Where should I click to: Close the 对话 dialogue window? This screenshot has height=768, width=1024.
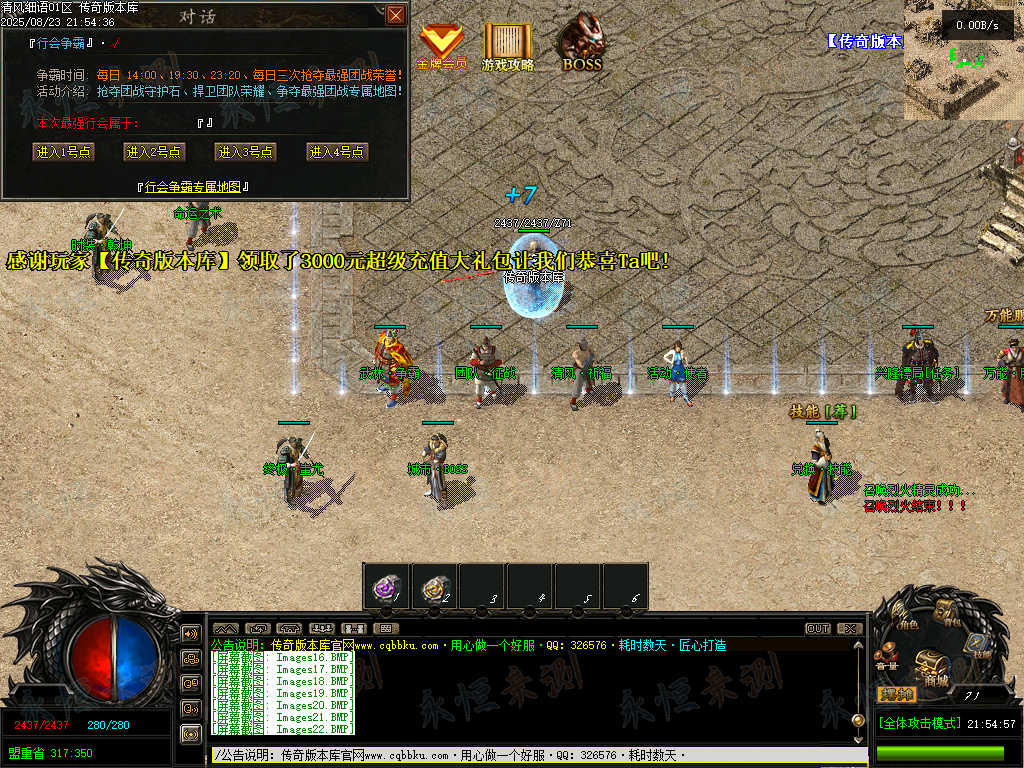396,14
